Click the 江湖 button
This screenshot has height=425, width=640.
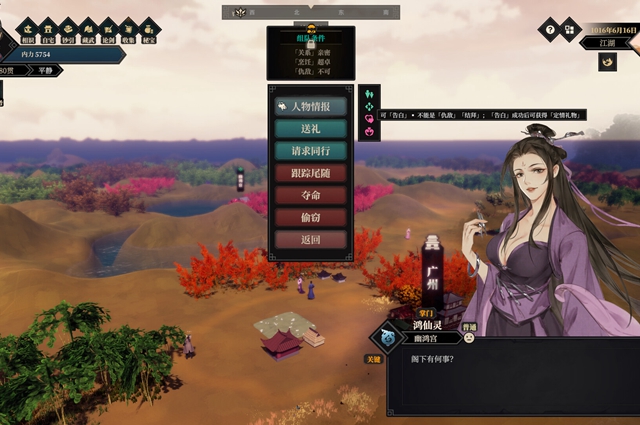pyautogui.click(x=607, y=43)
